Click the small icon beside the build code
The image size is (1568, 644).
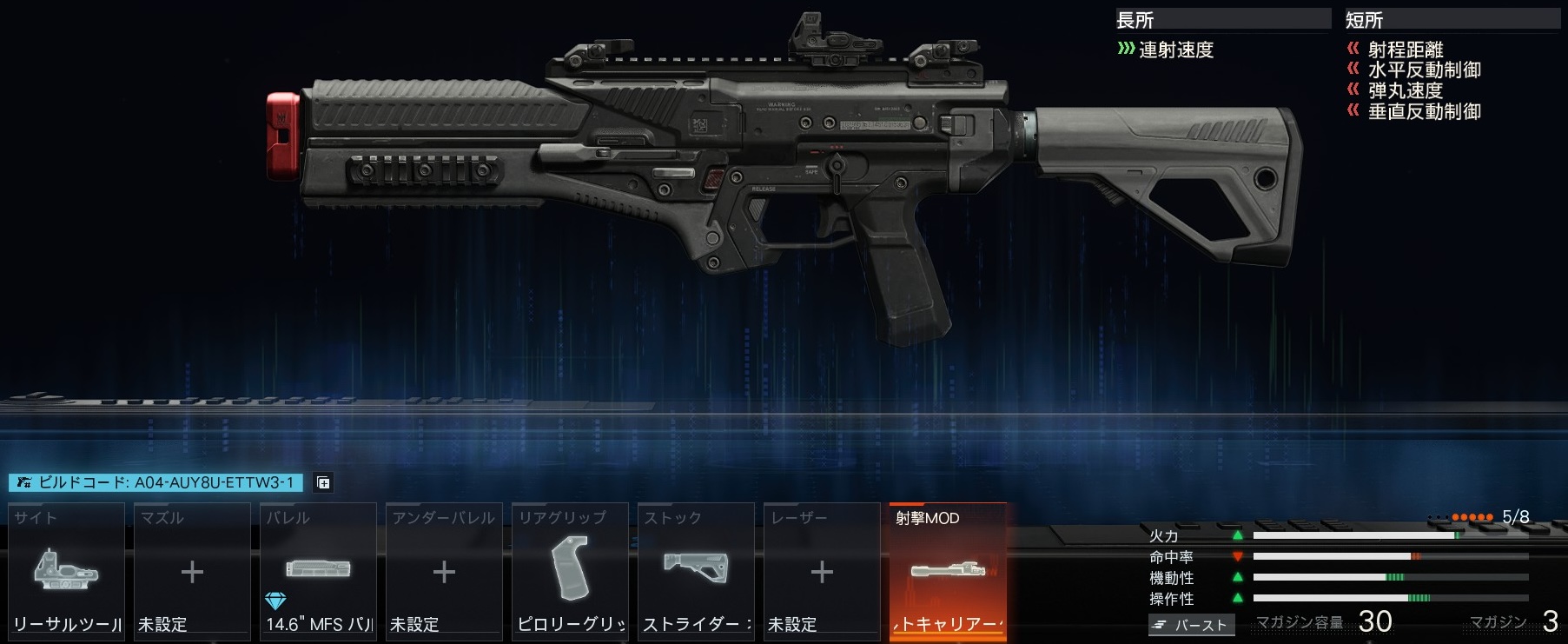pos(323,483)
